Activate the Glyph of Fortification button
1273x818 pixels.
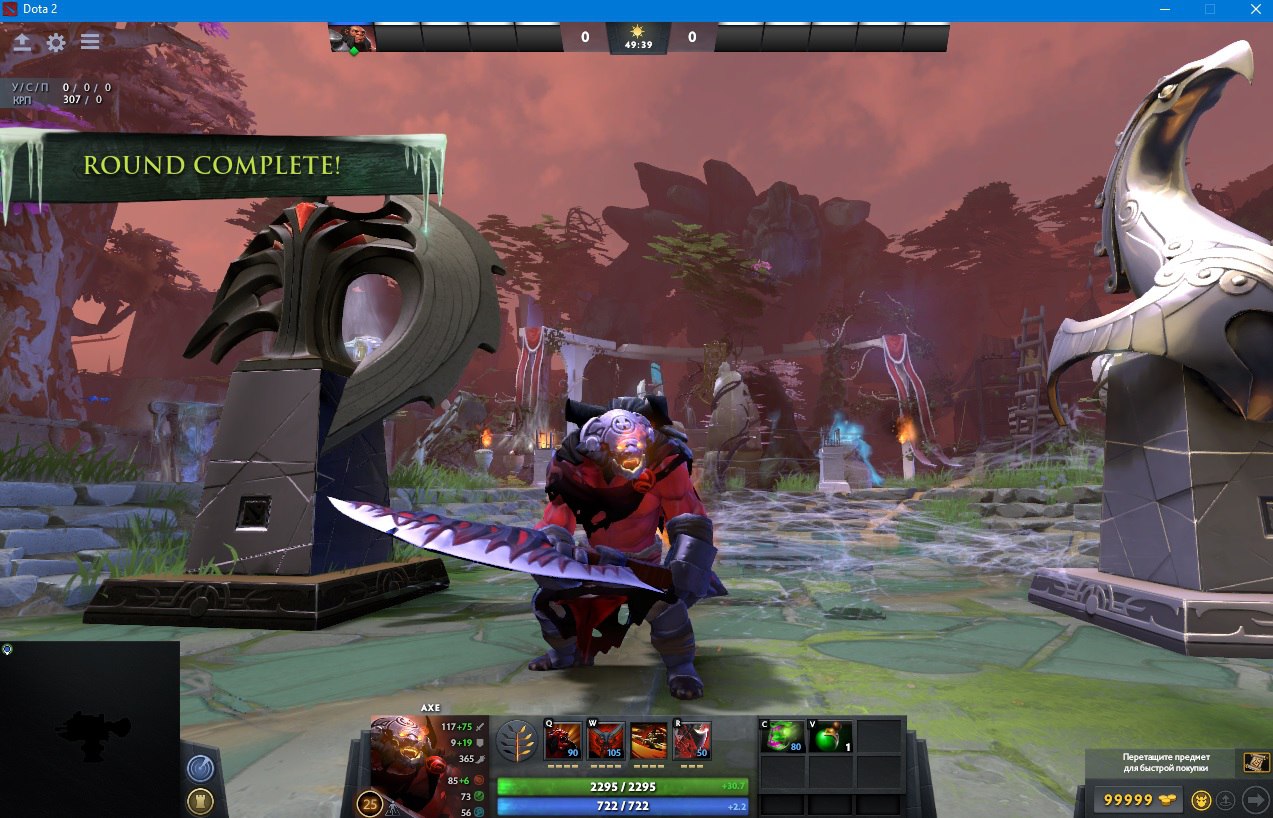200,801
